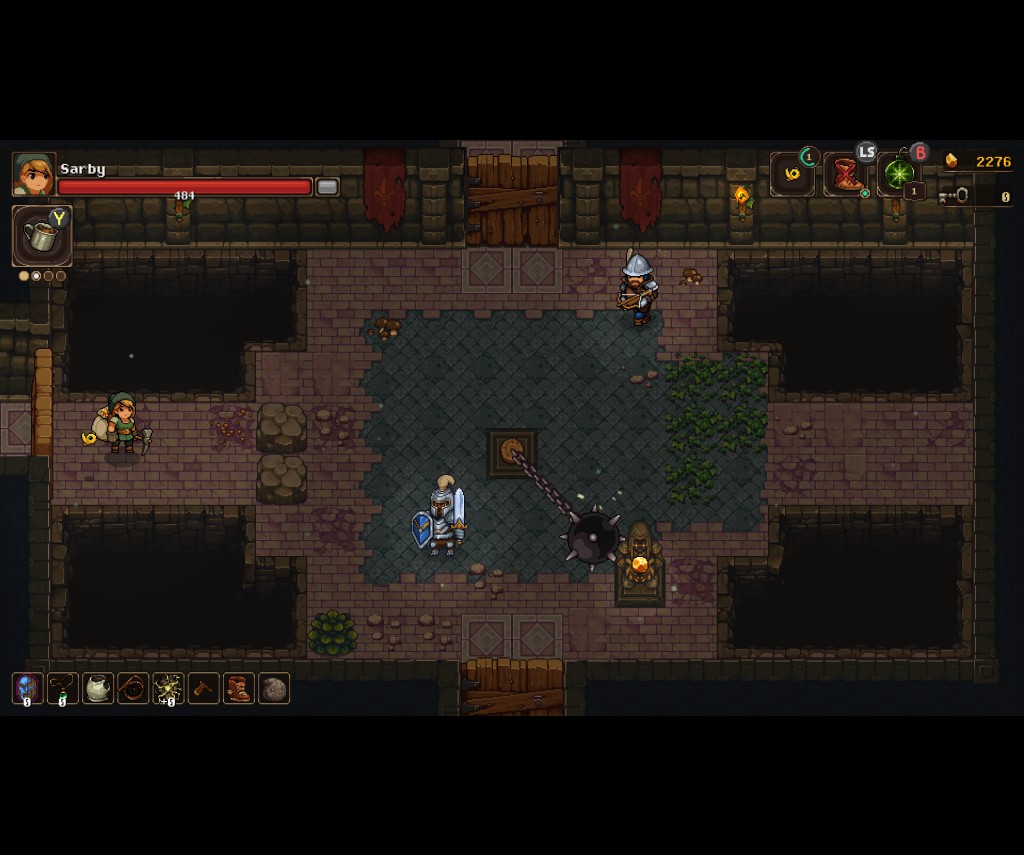Select the blue mask relic

coord(27,688)
